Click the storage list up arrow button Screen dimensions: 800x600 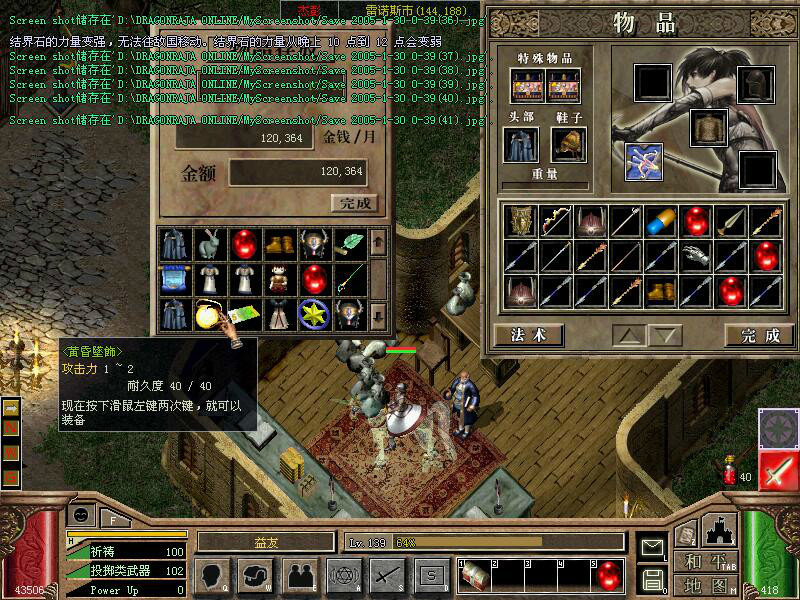tap(377, 241)
